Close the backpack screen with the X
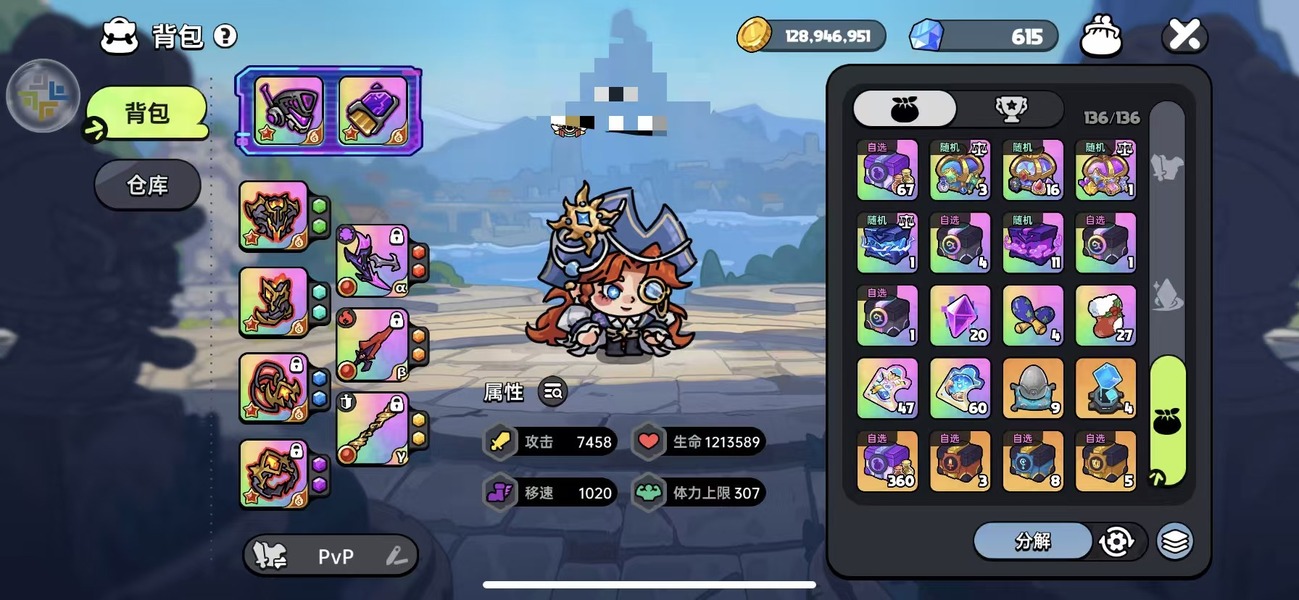 1184,37
